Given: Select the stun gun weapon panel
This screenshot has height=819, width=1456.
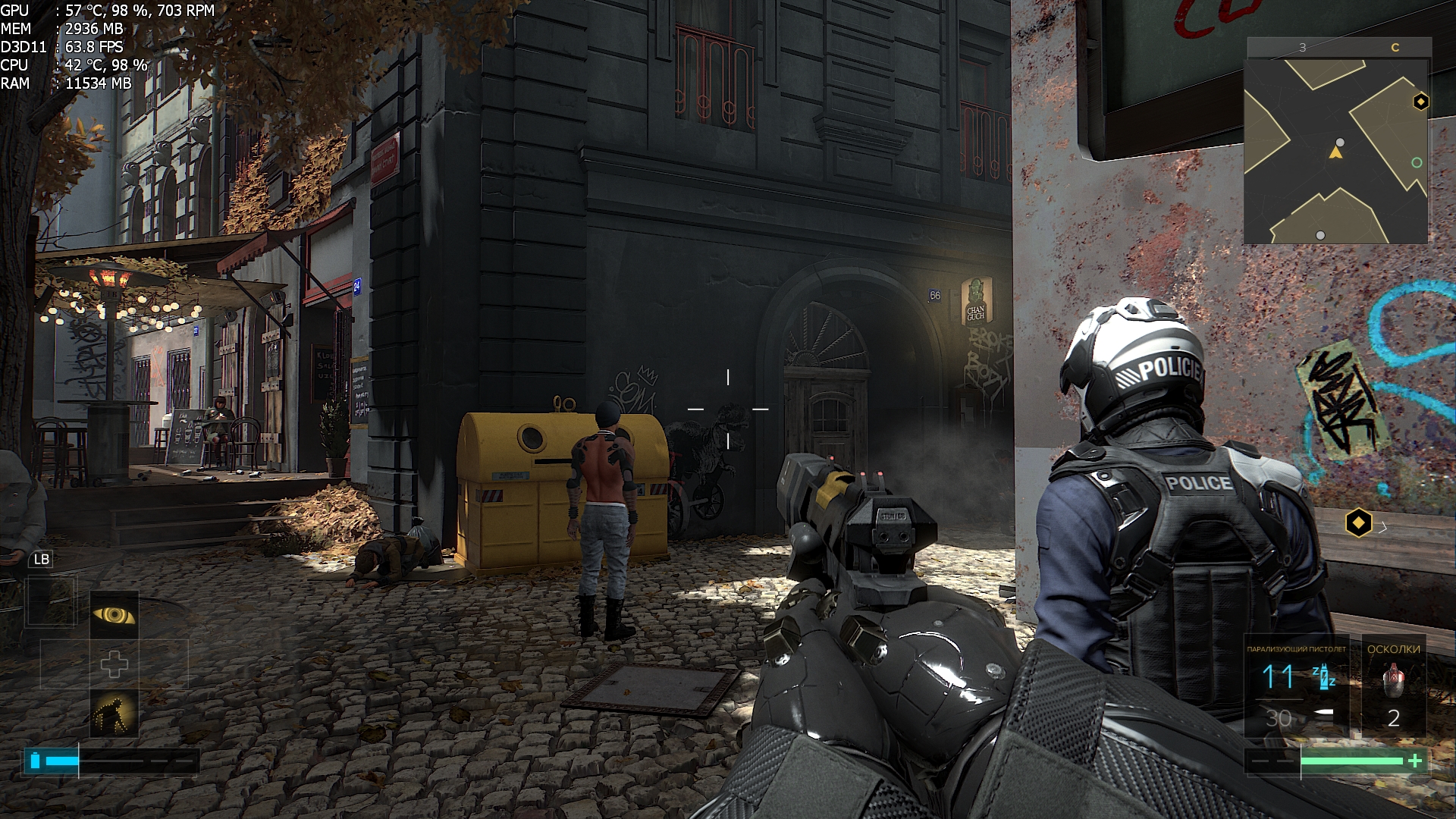Looking at the screenshot, I should 1297,687.
